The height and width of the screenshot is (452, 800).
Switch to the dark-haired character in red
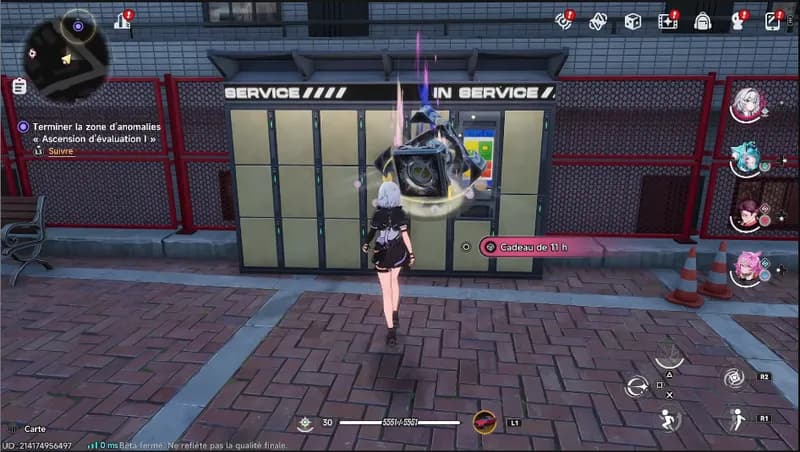click(747, 214)
